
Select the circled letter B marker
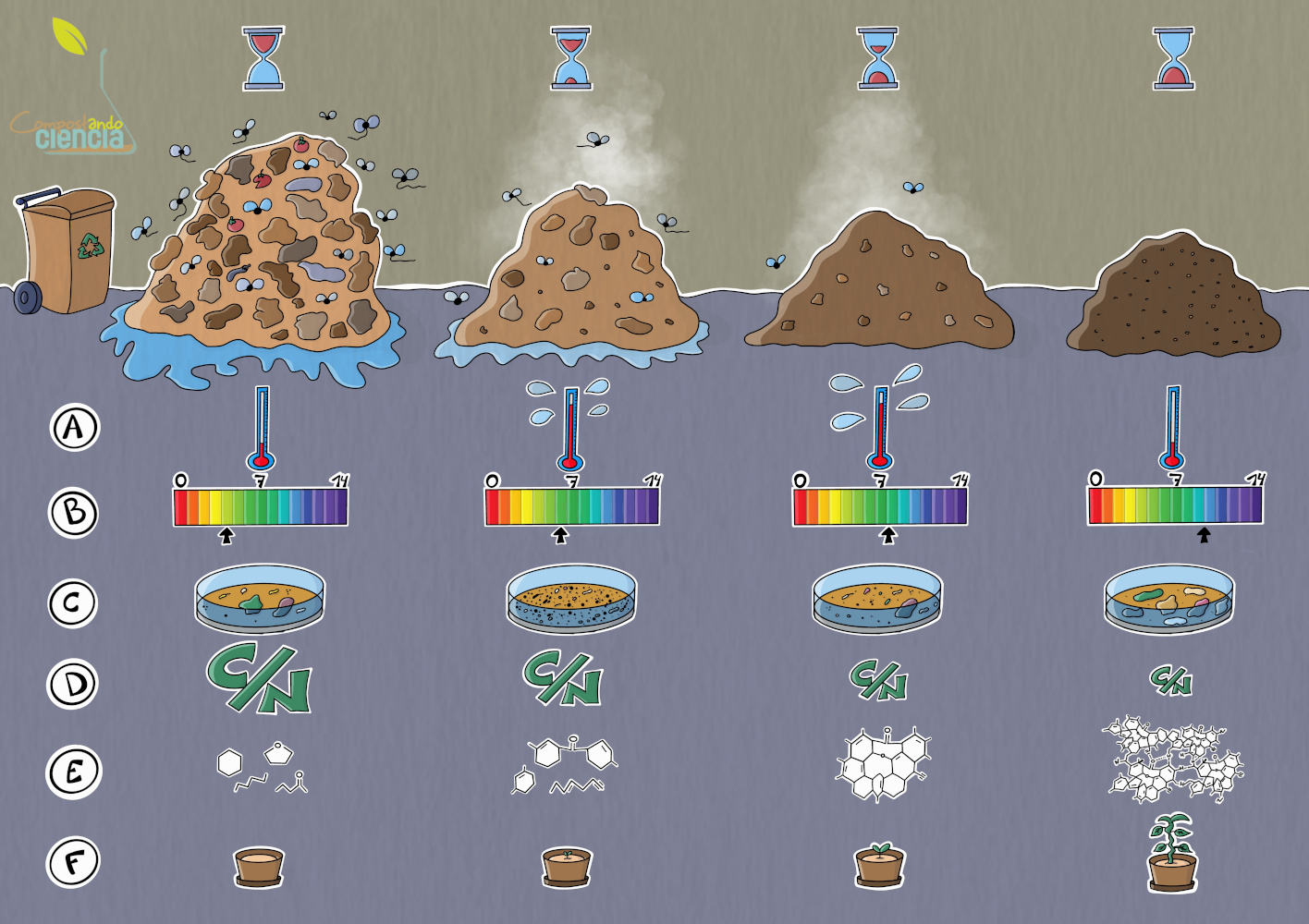pyautogui.click(x=74, y=513)
